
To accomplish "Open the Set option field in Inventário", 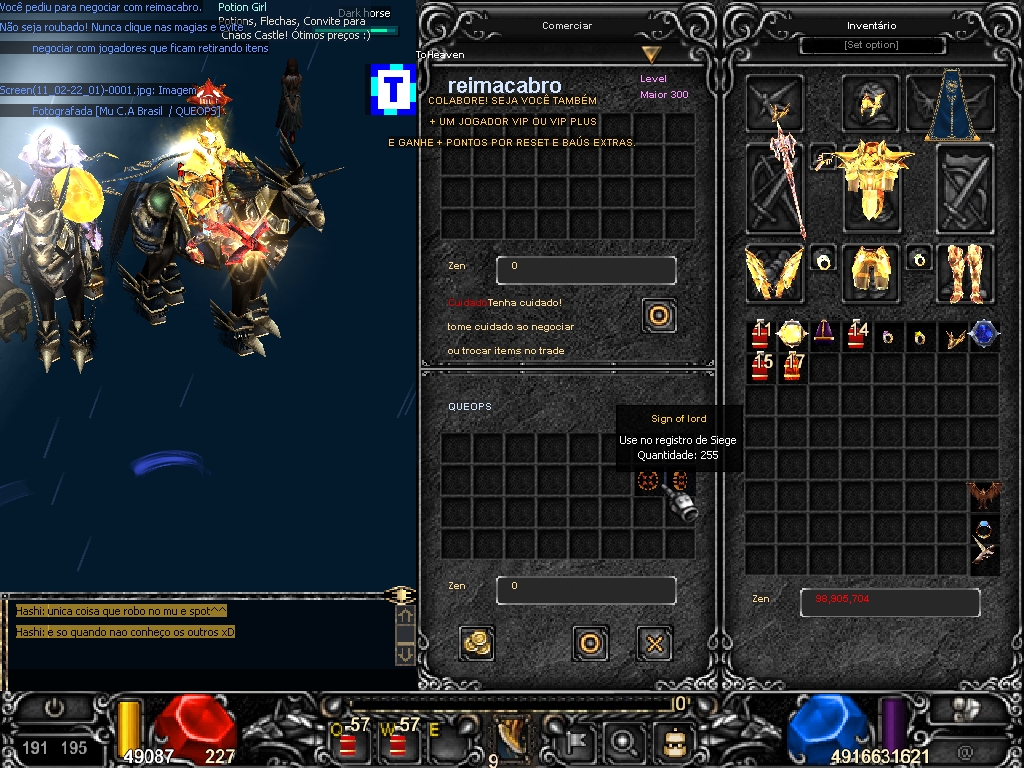I will pyautogui.click(x=872, y=45).
